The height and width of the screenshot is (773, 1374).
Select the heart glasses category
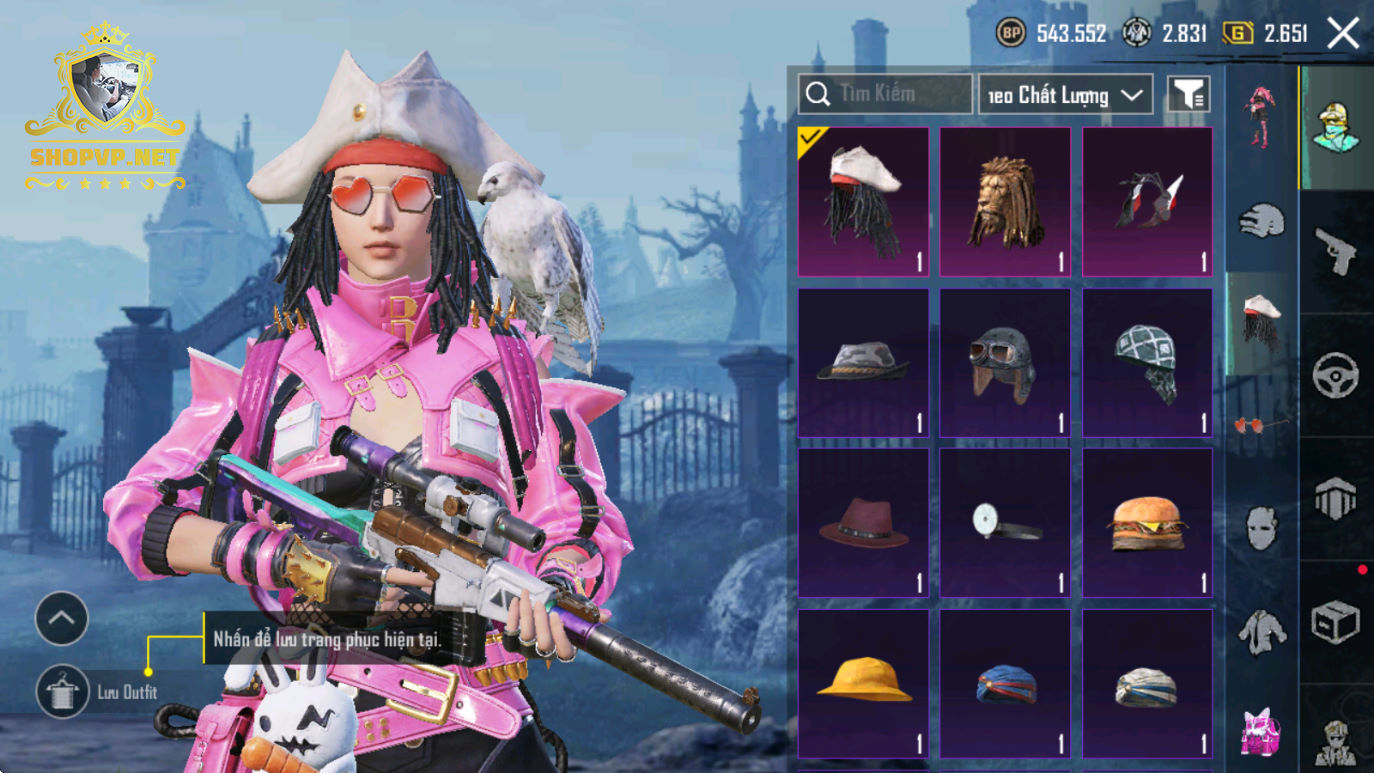tap(1260, 426)
